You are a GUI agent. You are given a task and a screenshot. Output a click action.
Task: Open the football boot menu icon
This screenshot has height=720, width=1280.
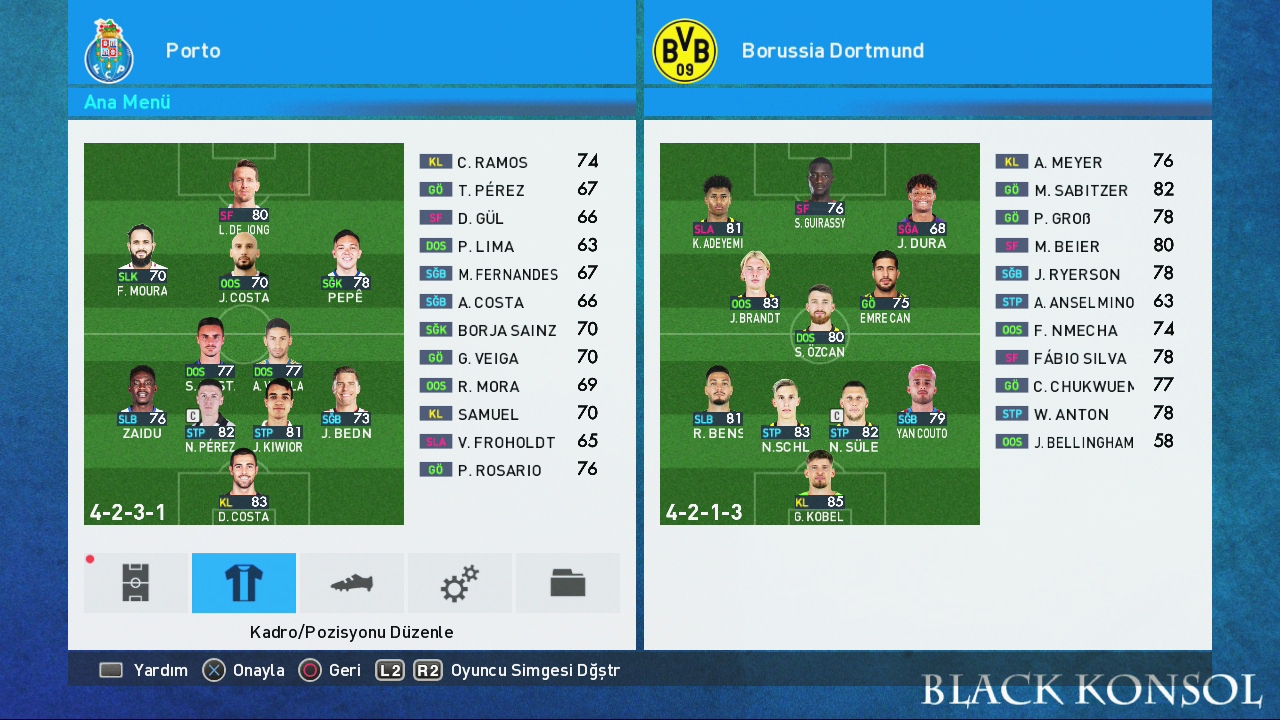click(352, 583)
